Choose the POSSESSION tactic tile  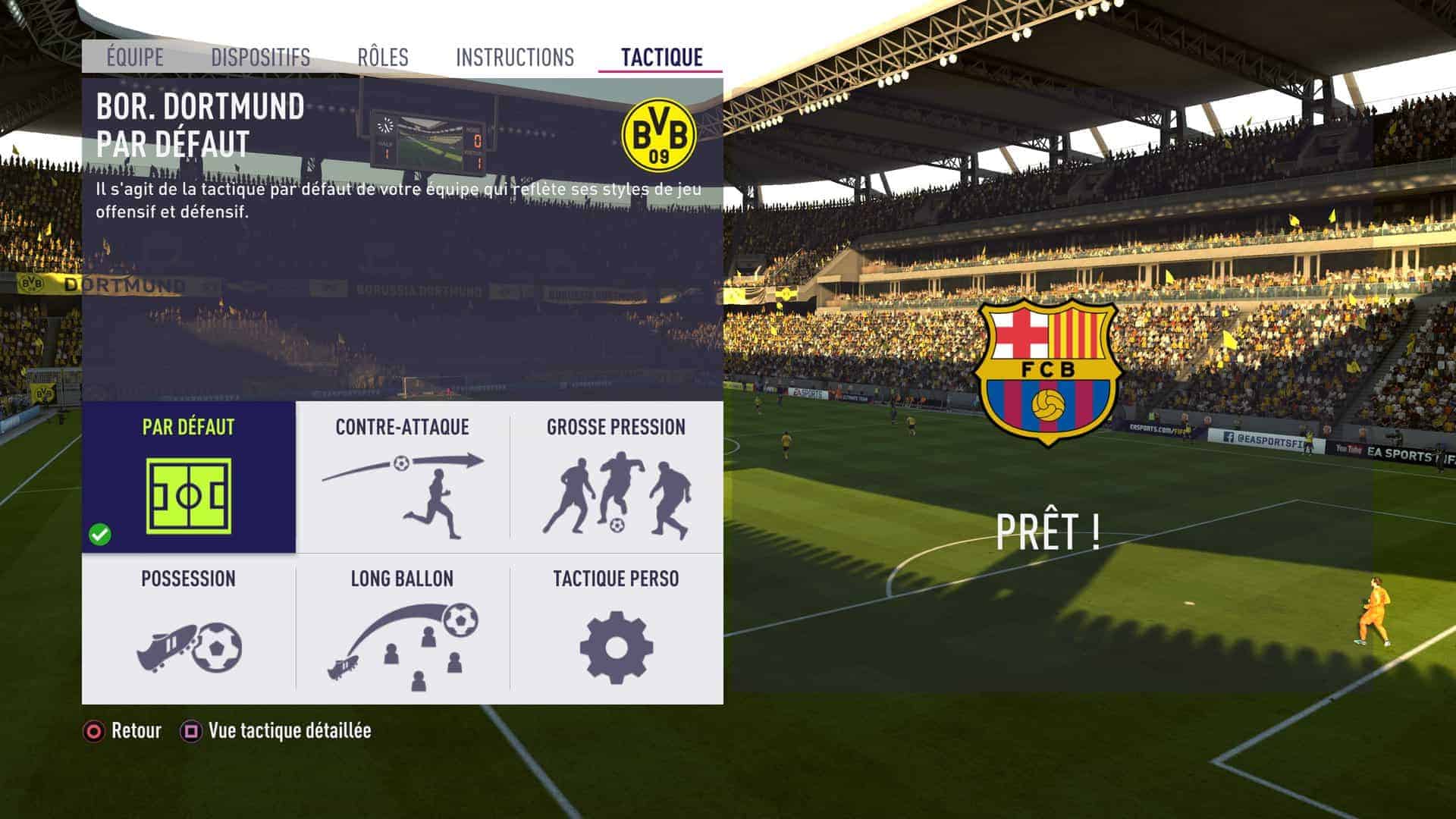[189, 629]
